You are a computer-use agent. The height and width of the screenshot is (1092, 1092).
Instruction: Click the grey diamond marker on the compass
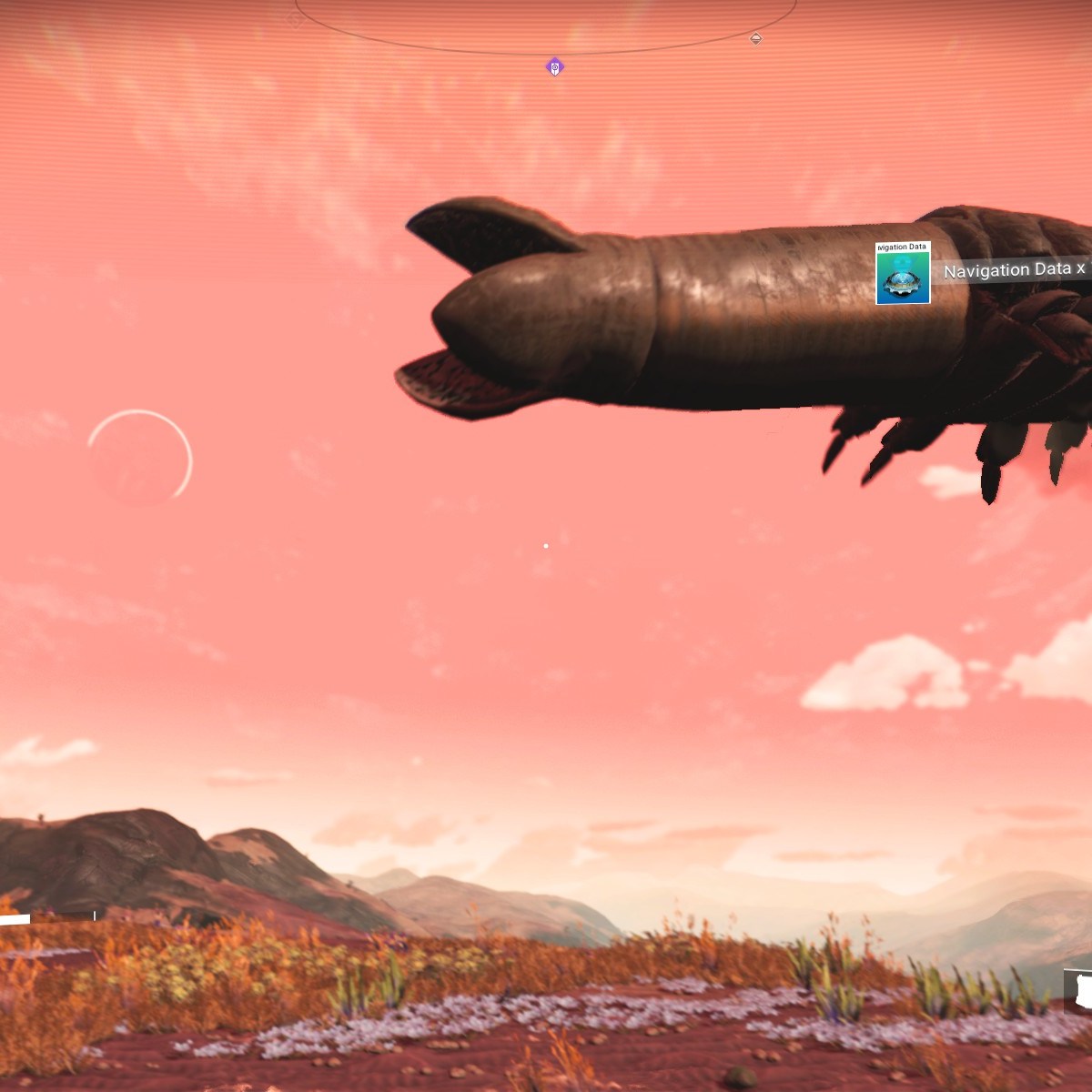coord(755,38)
